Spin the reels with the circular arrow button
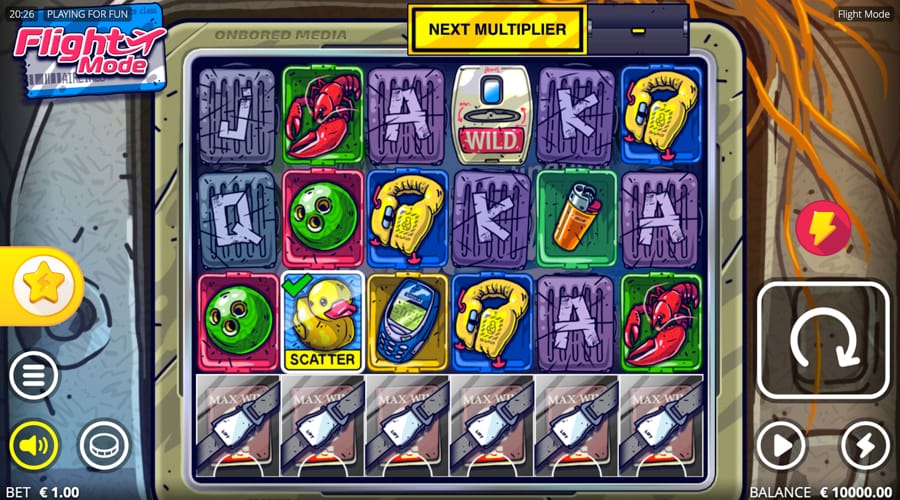Image resolution: width=900 pixels, height=500 pixels. tap(822, 341)
